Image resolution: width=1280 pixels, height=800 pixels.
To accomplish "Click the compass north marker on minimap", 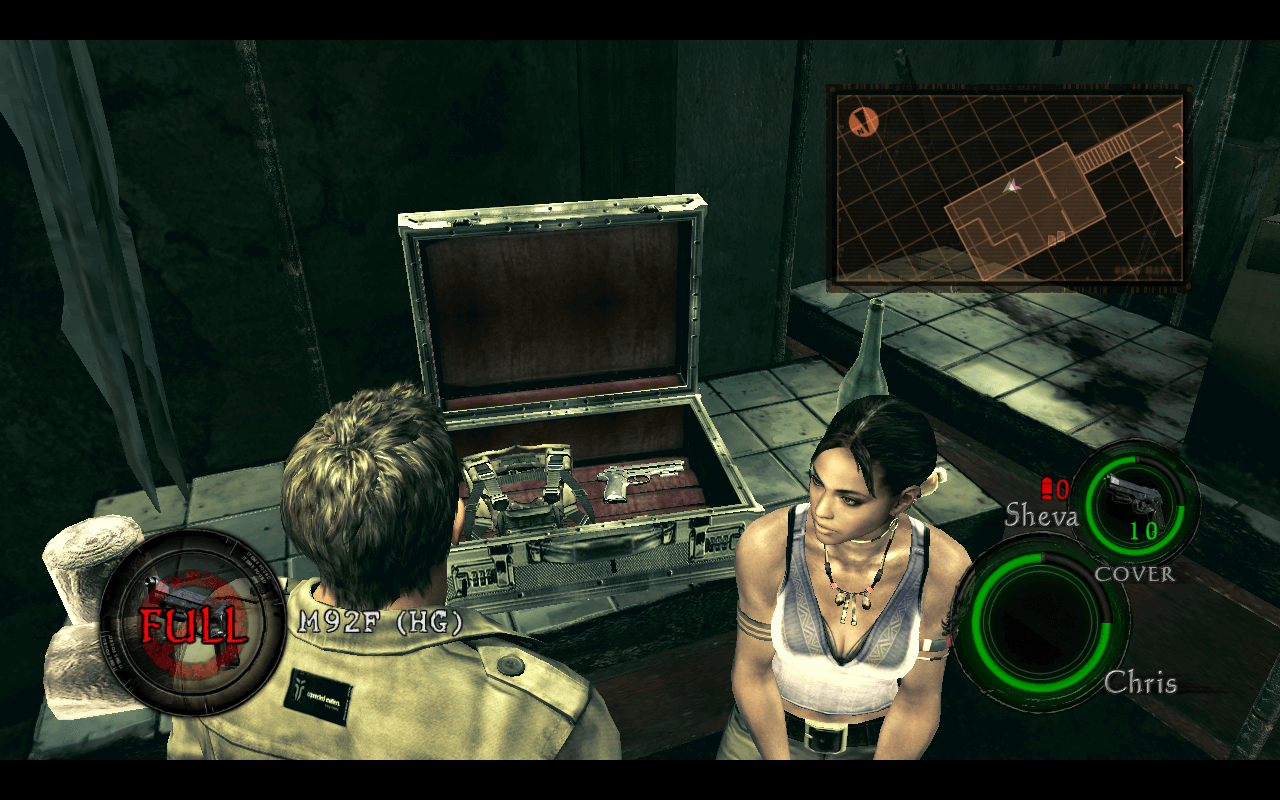I will click(x=863, y=122).
